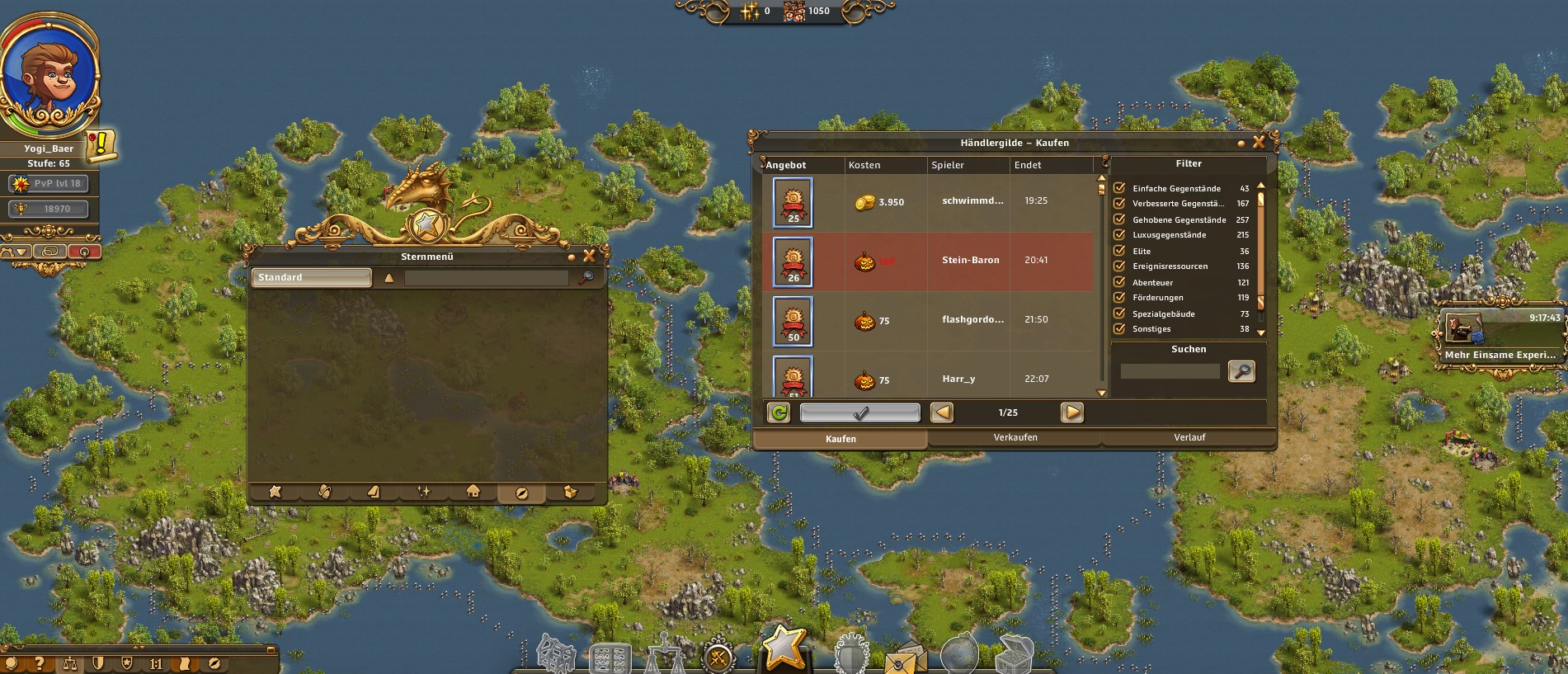This screenshot has width=1568, height=674.
Task: Go to the next page of offers
Action: pyautogui.click(x=1071, y=412)
